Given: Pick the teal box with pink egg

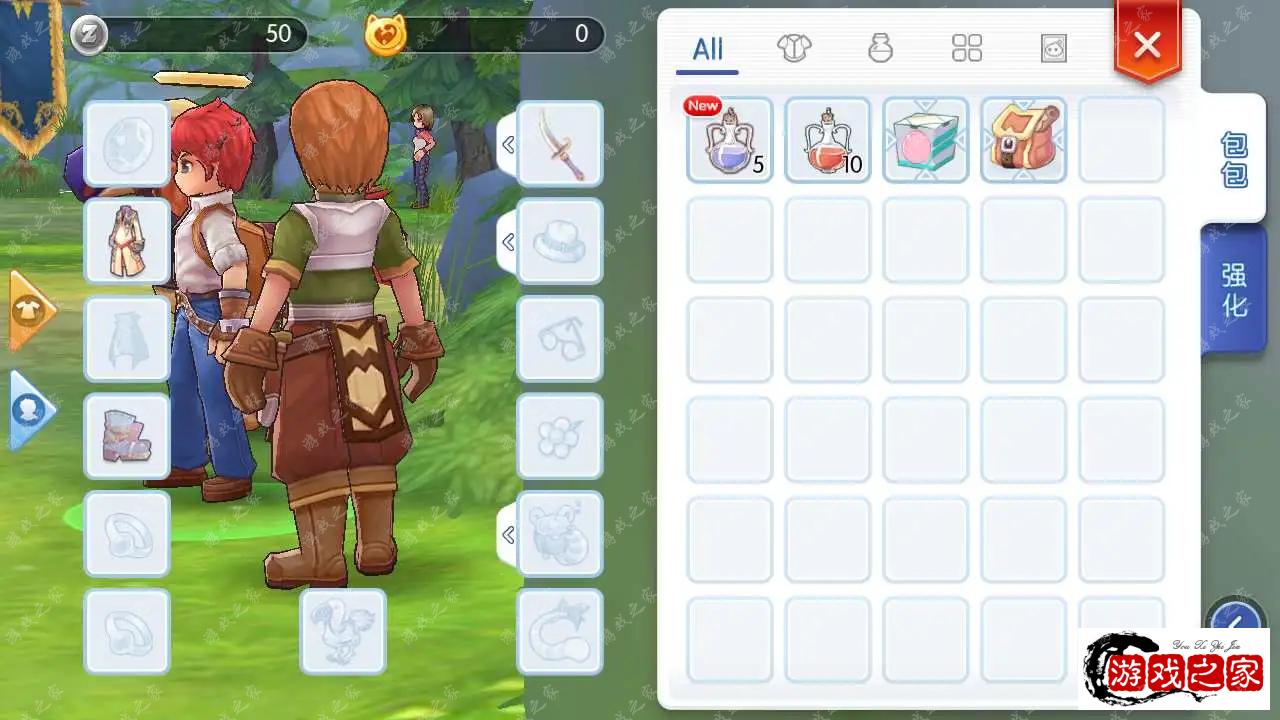Looking at the screenshot, I should 926,140.
